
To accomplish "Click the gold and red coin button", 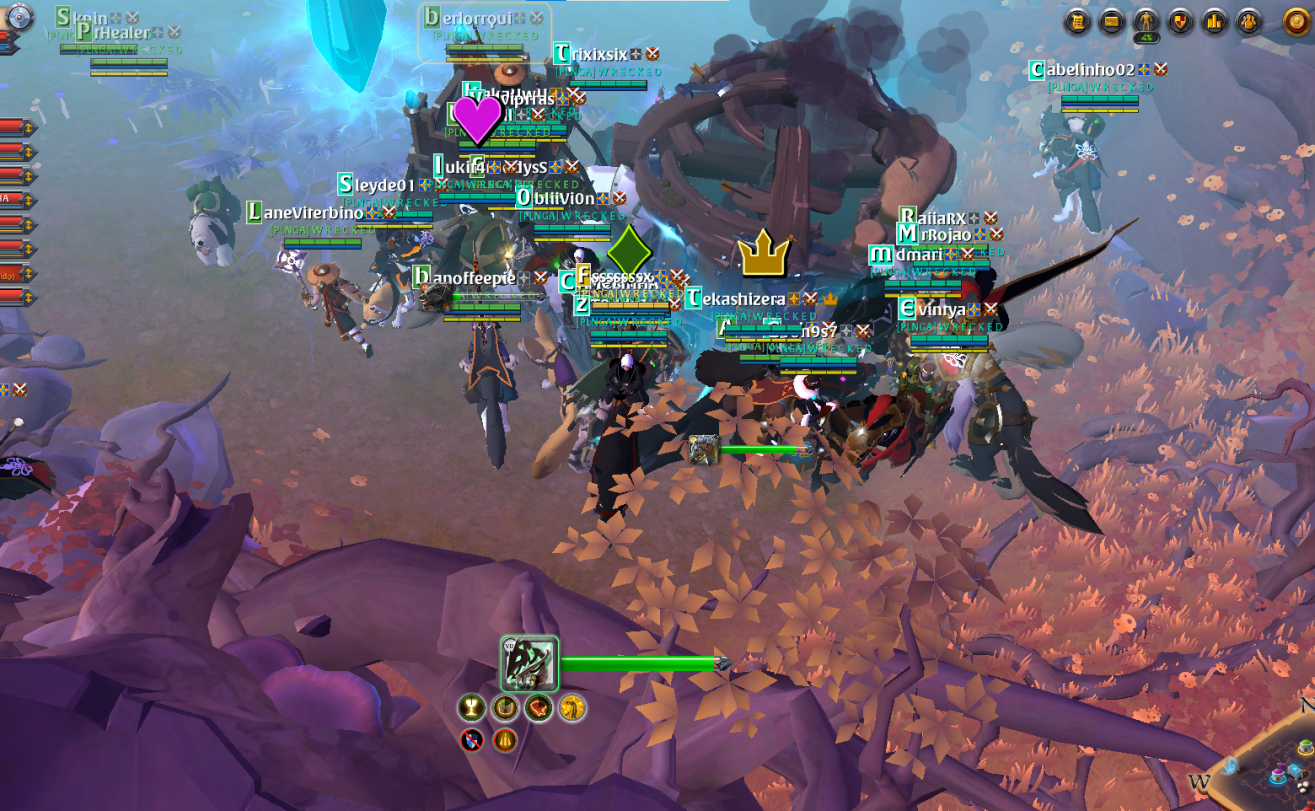I will coord(1297,21).
